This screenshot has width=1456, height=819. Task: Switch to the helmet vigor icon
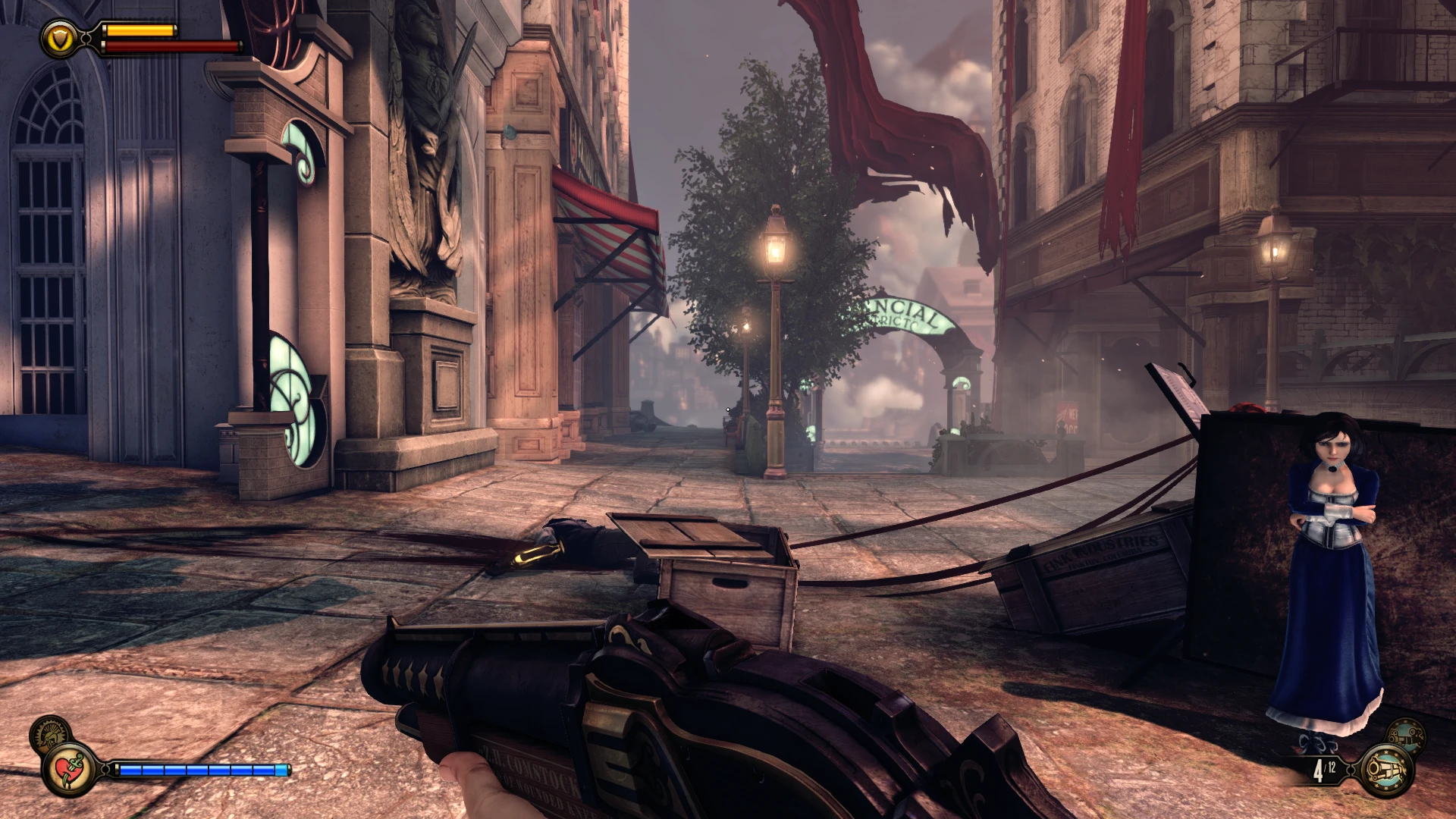(50, 734)
